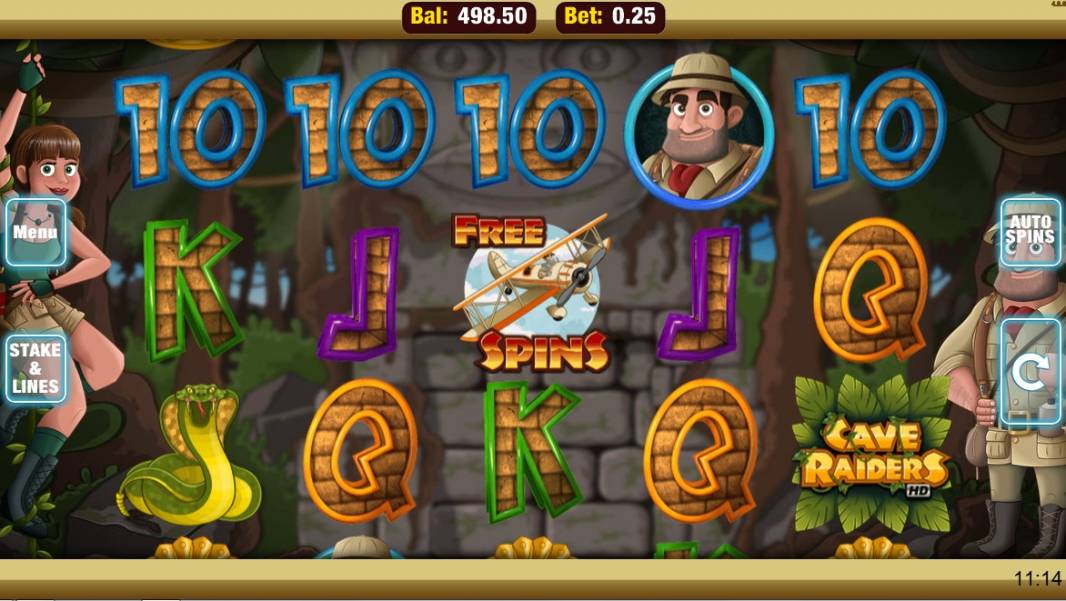This screenshot has height=601, width=1066.
Task: Spin the reels with the arrow button
Action: click(x=1030, y=372)
